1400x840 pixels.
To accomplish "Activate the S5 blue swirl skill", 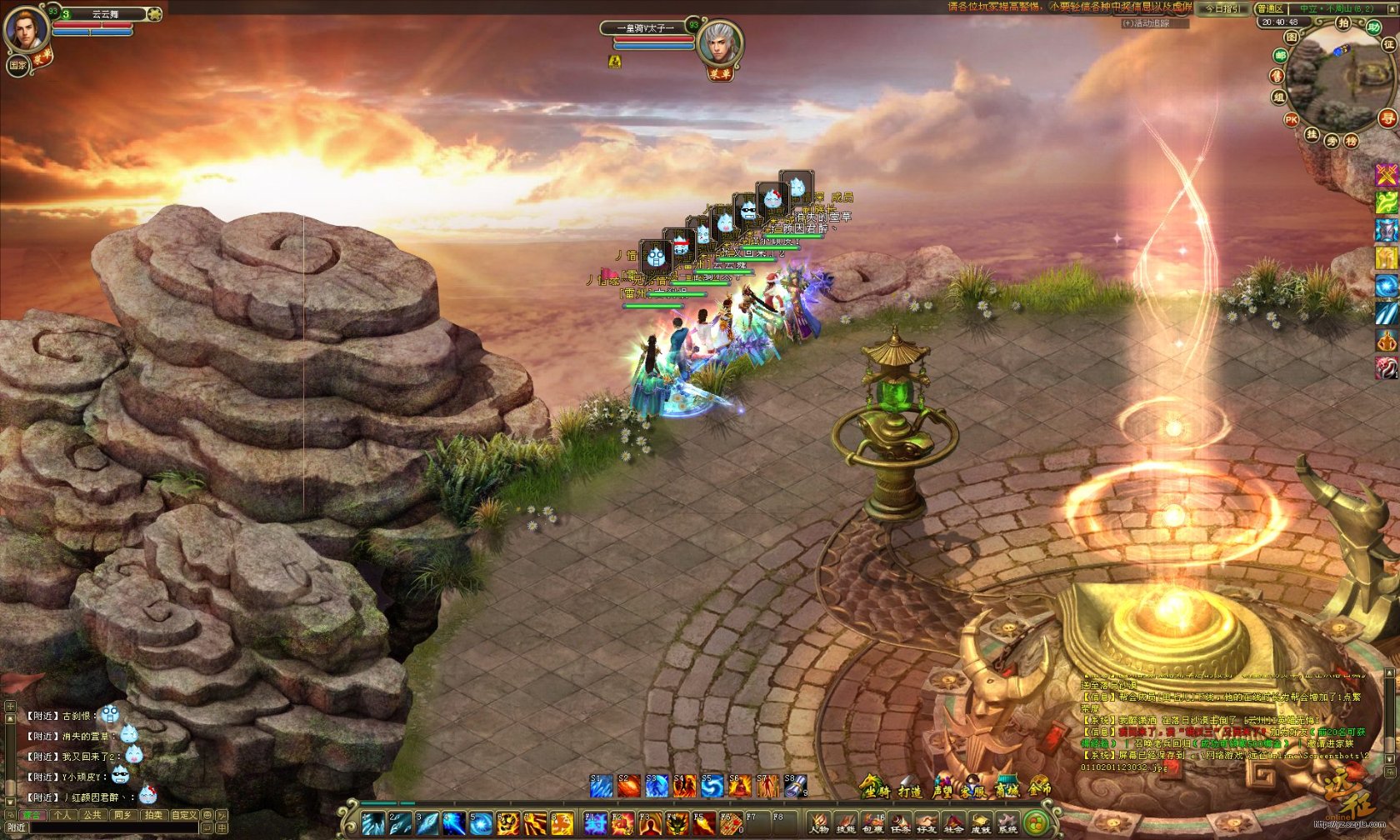I will (712, 786).
